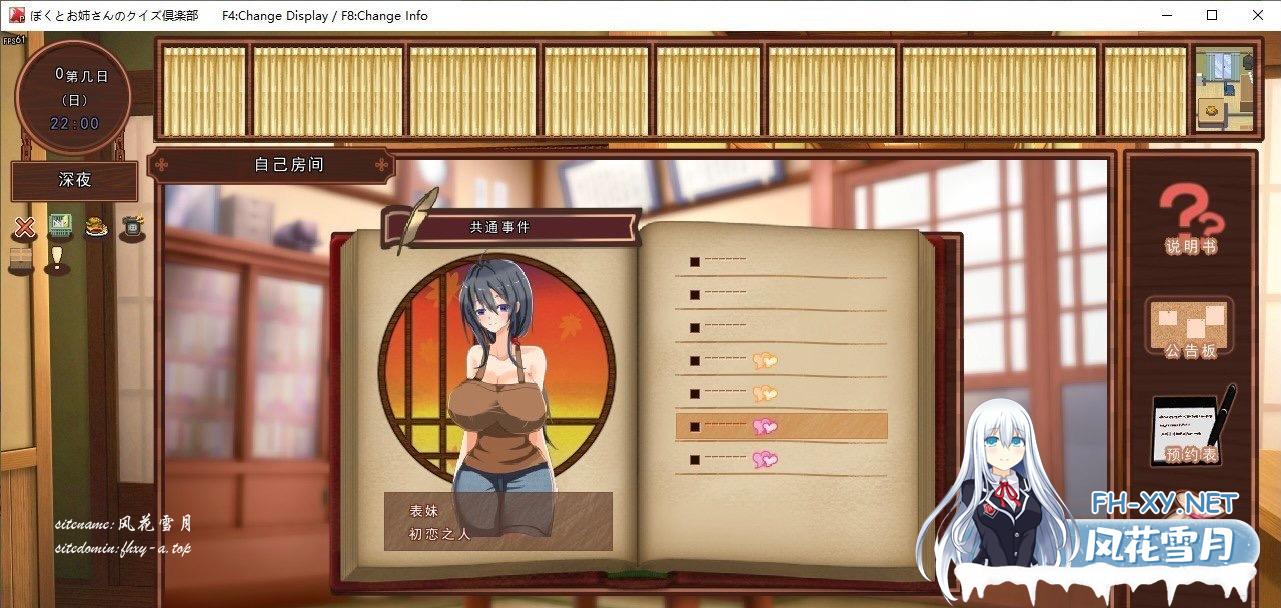Select the green computer icon
Viewport: 1281px width, 608px height.
pyautogui.click(x=61, y=225)
